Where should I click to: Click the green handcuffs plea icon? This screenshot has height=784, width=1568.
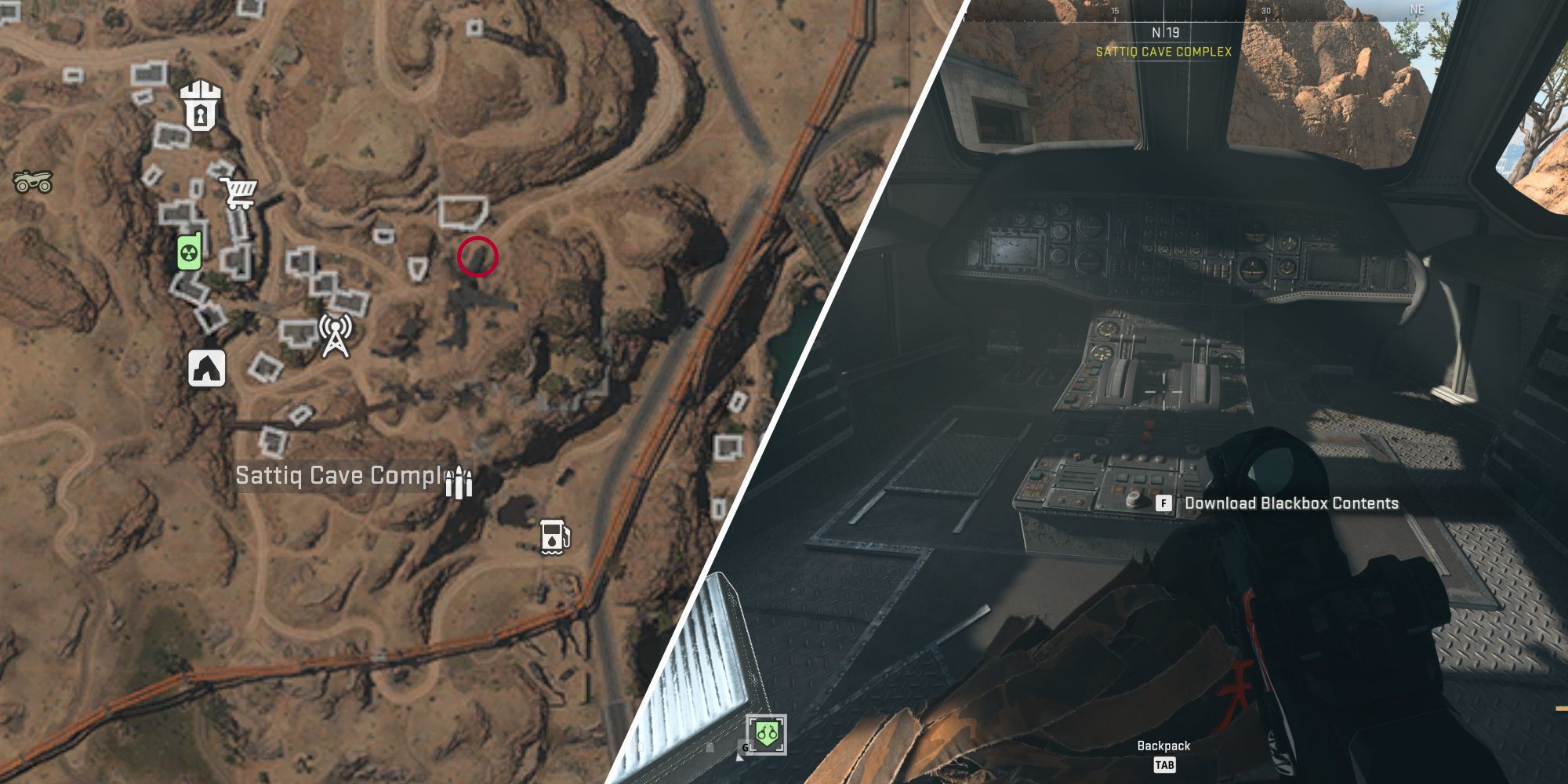(766, 733)
